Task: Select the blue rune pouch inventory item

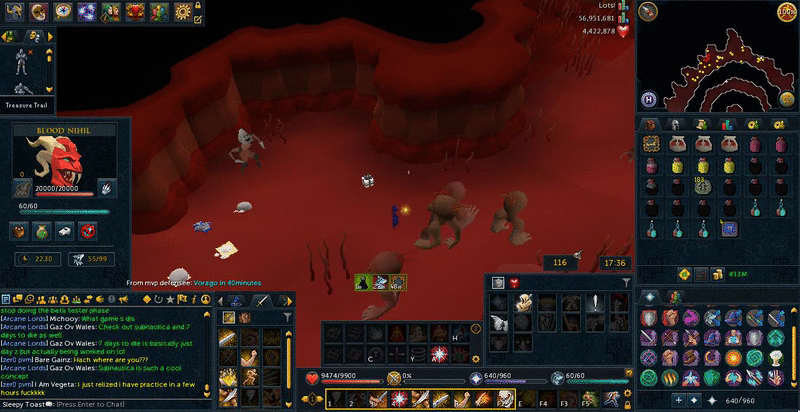Action: (729, 229)
